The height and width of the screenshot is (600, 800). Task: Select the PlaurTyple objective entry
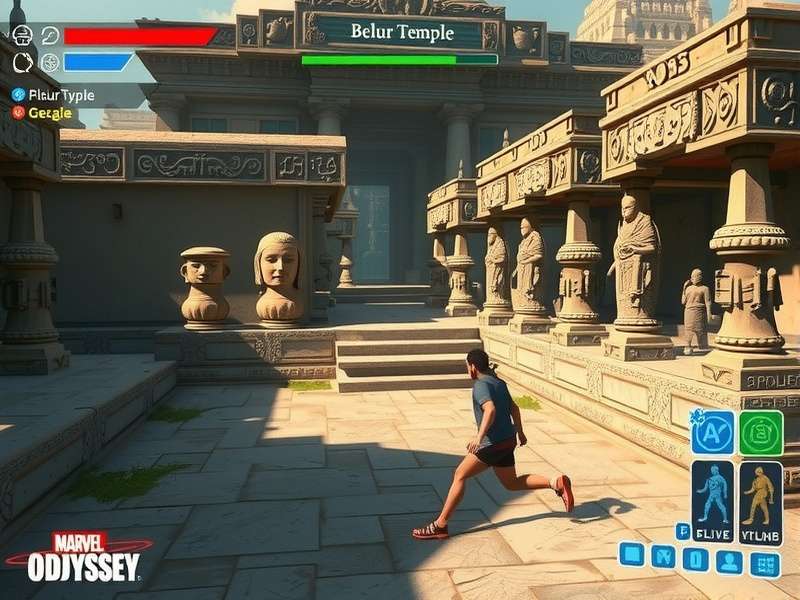[x=55, y=95]
